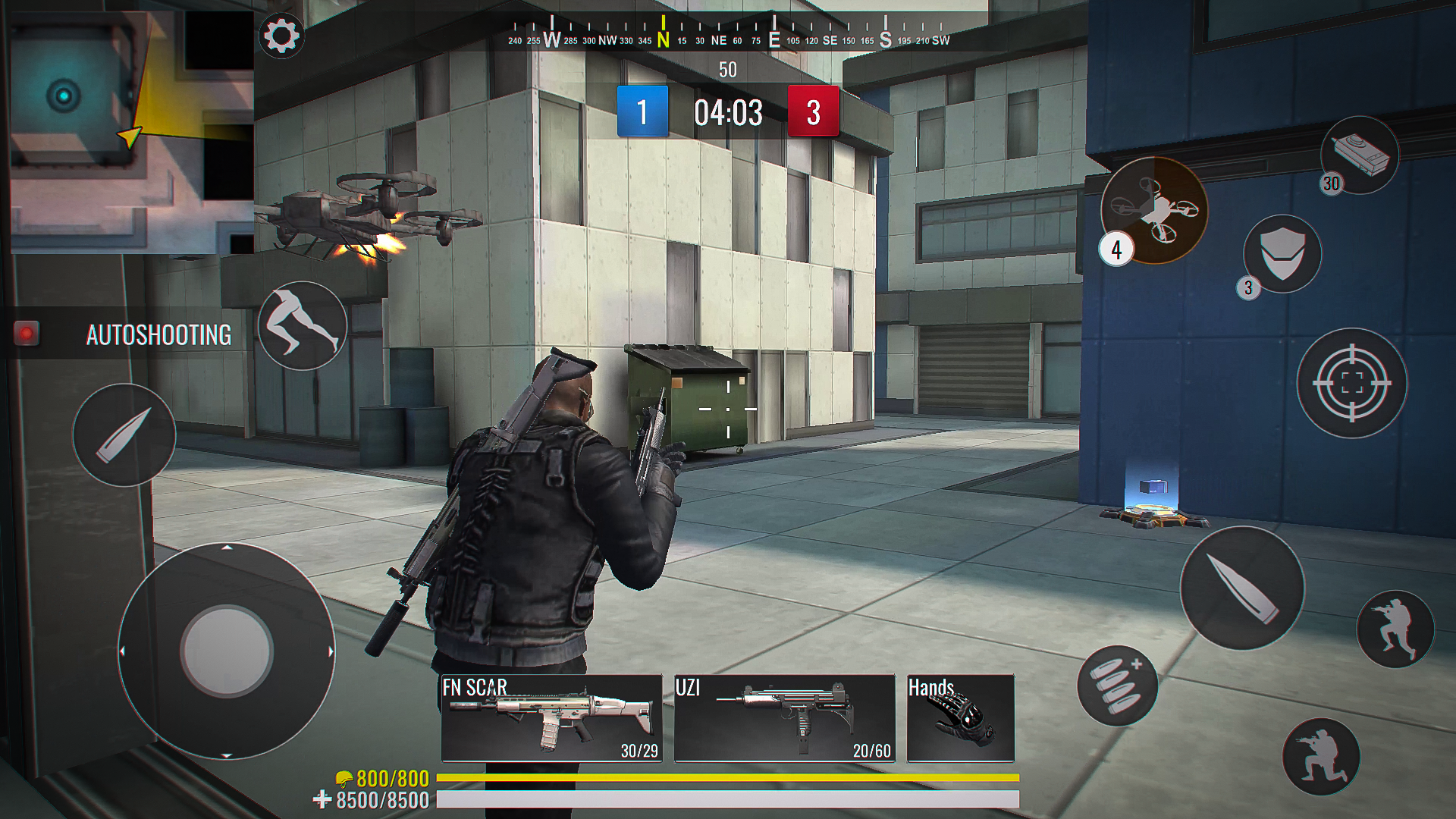
Task: Tap the kneeling soldier stance button
Action: 1320,757
